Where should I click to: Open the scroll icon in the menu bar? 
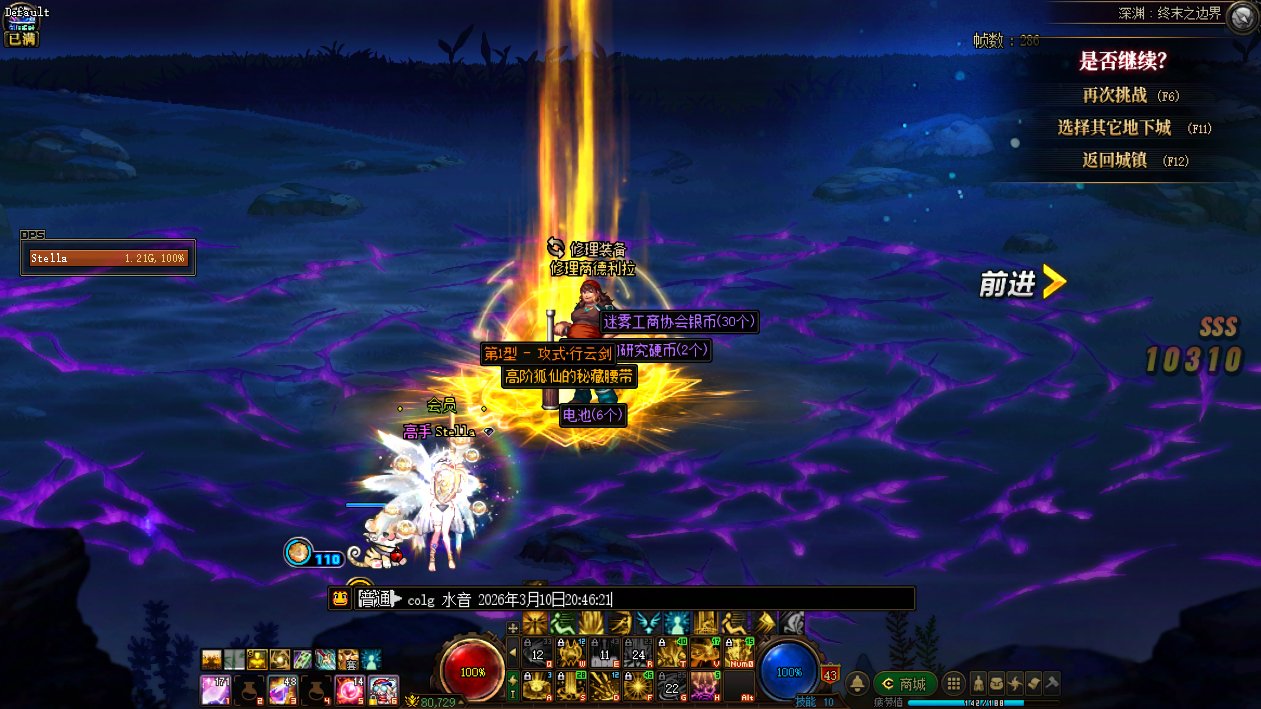(1034, 684)
